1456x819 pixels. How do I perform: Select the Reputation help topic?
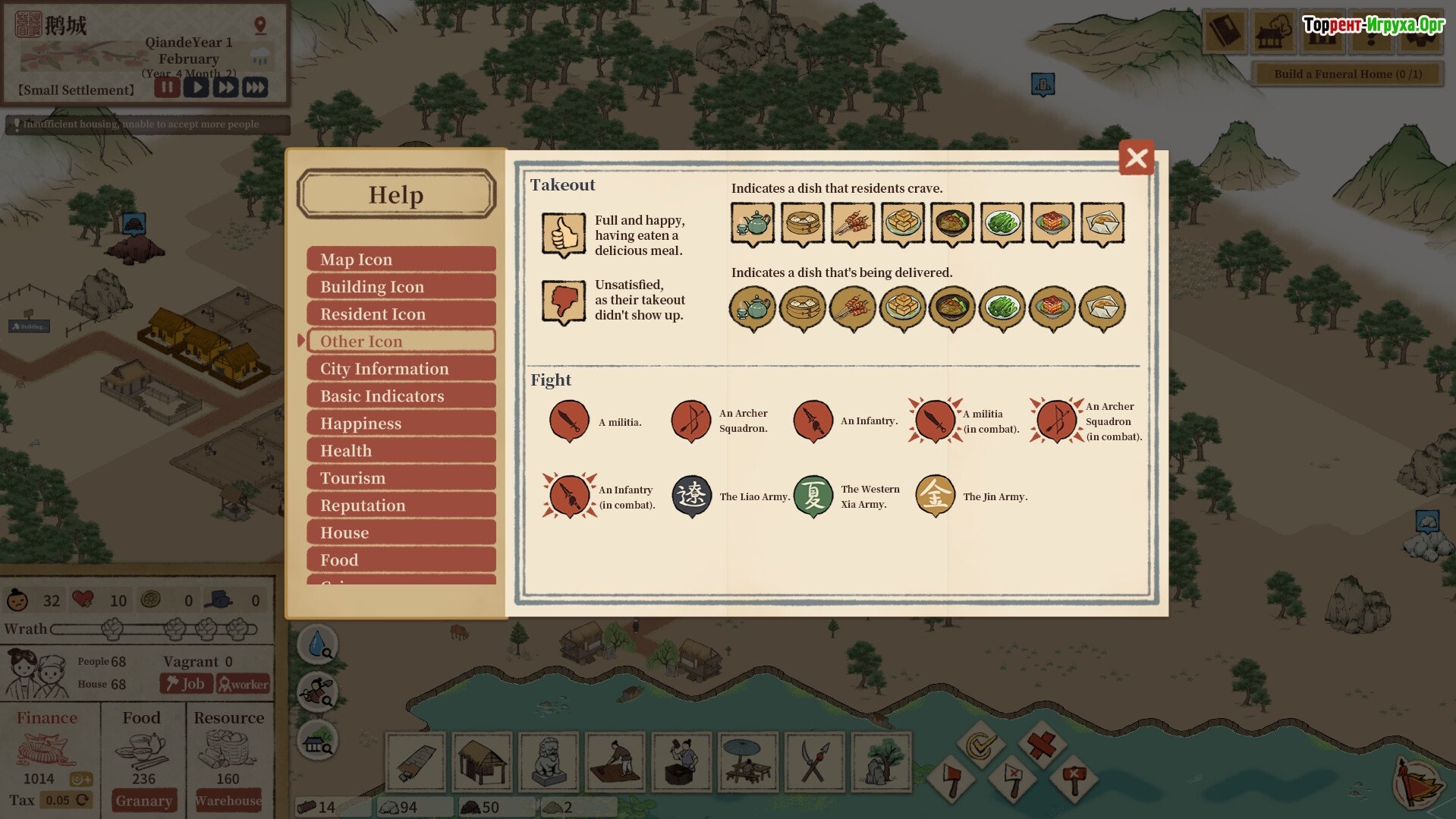pos(401,506)
